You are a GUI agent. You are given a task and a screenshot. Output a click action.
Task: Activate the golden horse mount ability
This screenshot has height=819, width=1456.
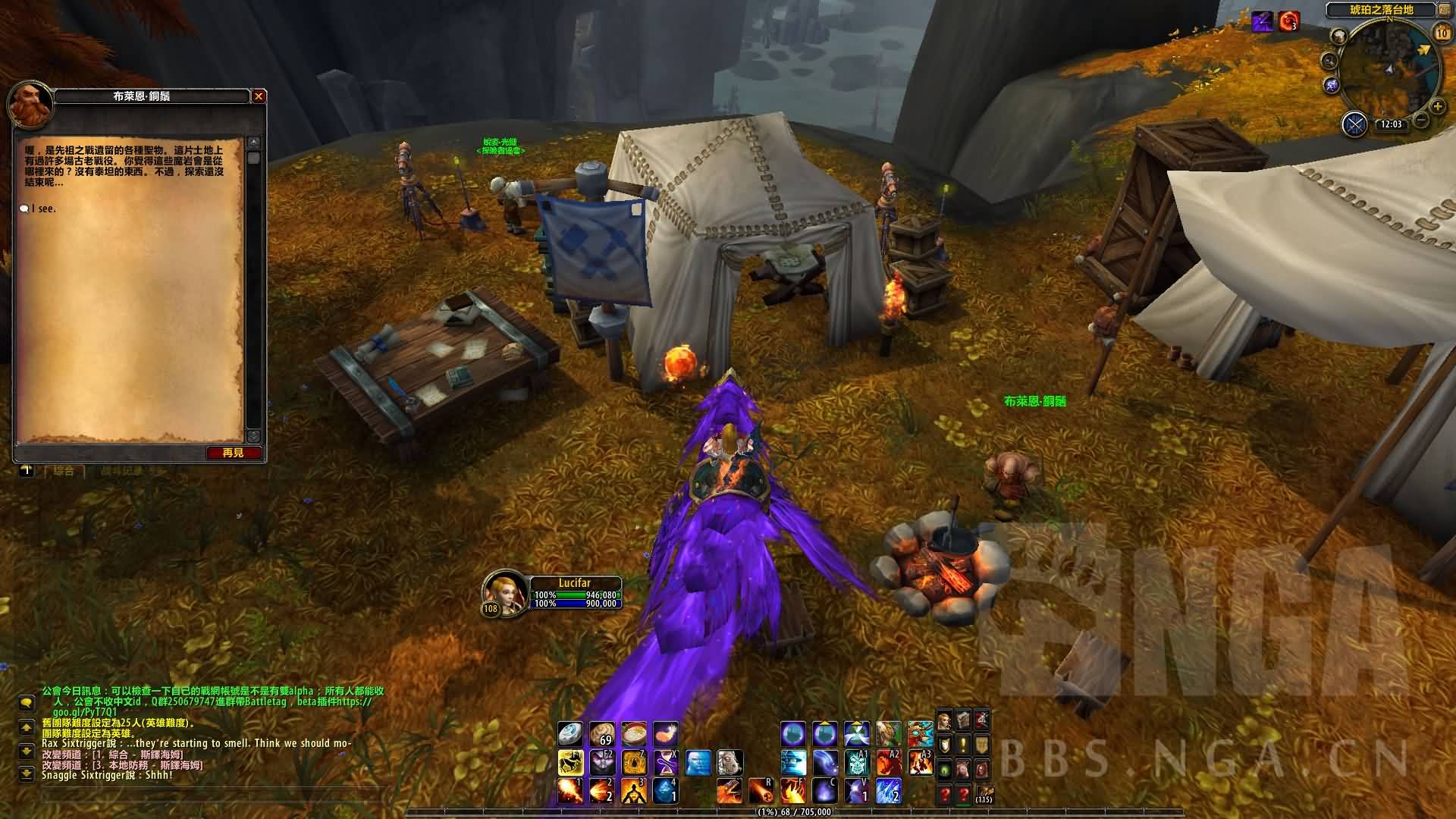[x=570, y=761]
